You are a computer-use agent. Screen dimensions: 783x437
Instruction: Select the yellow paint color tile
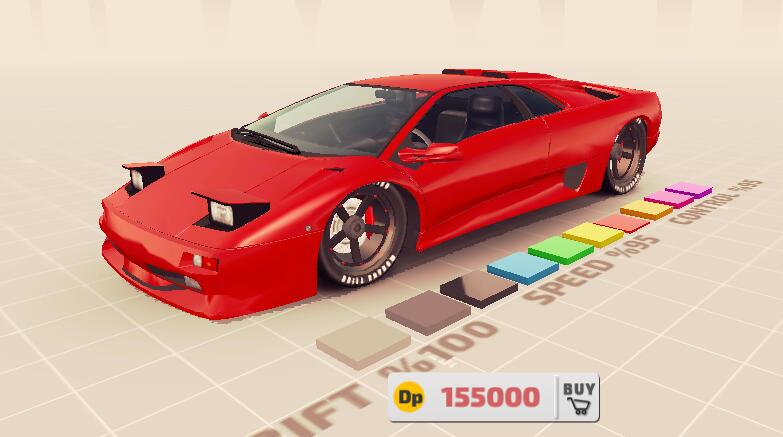click(x=592, y=233)
